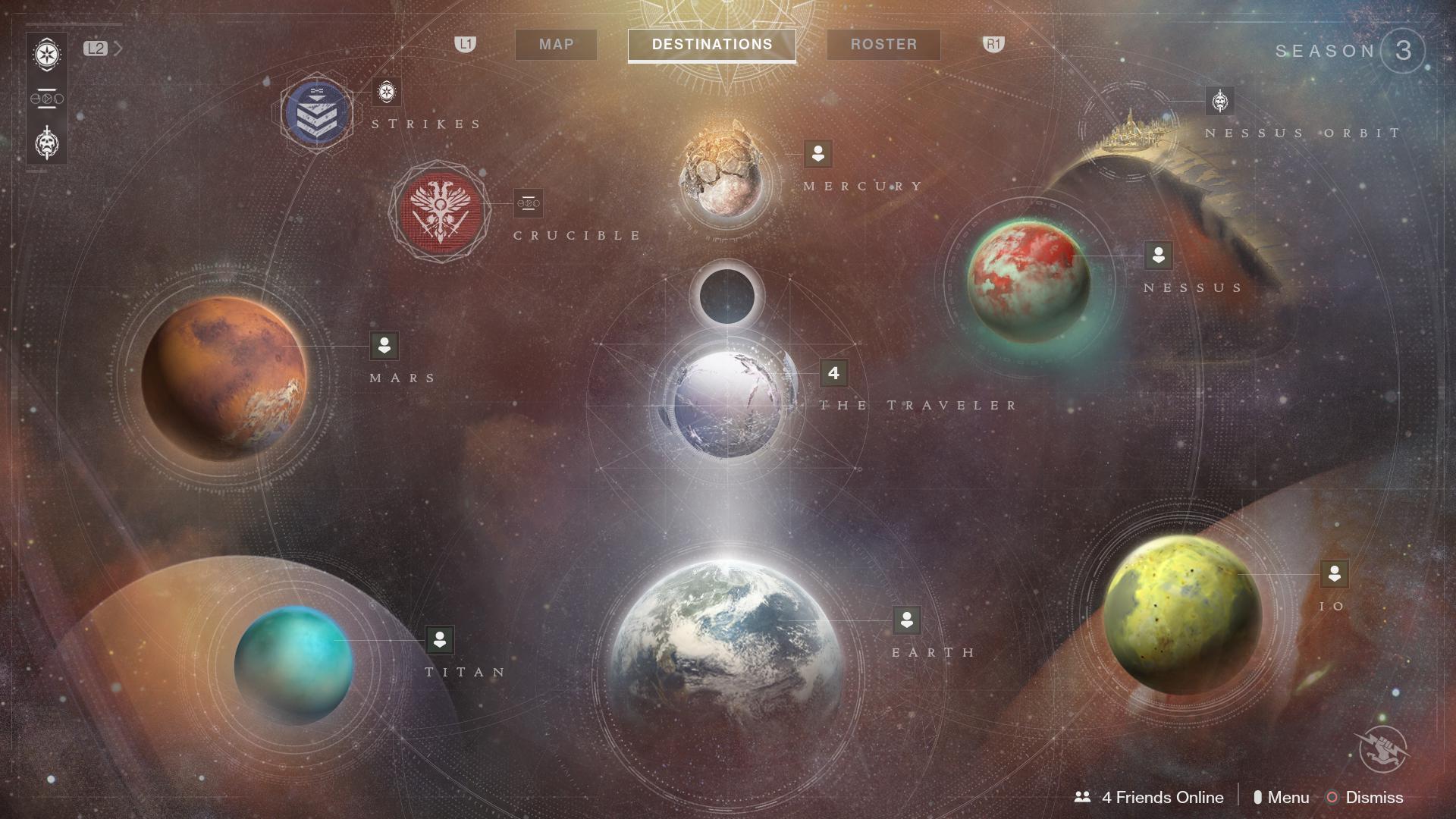Click the player marker near Earth
The height and width of the screenshot is (819, 1456).
pyautogui.click(x=907, y=621)
